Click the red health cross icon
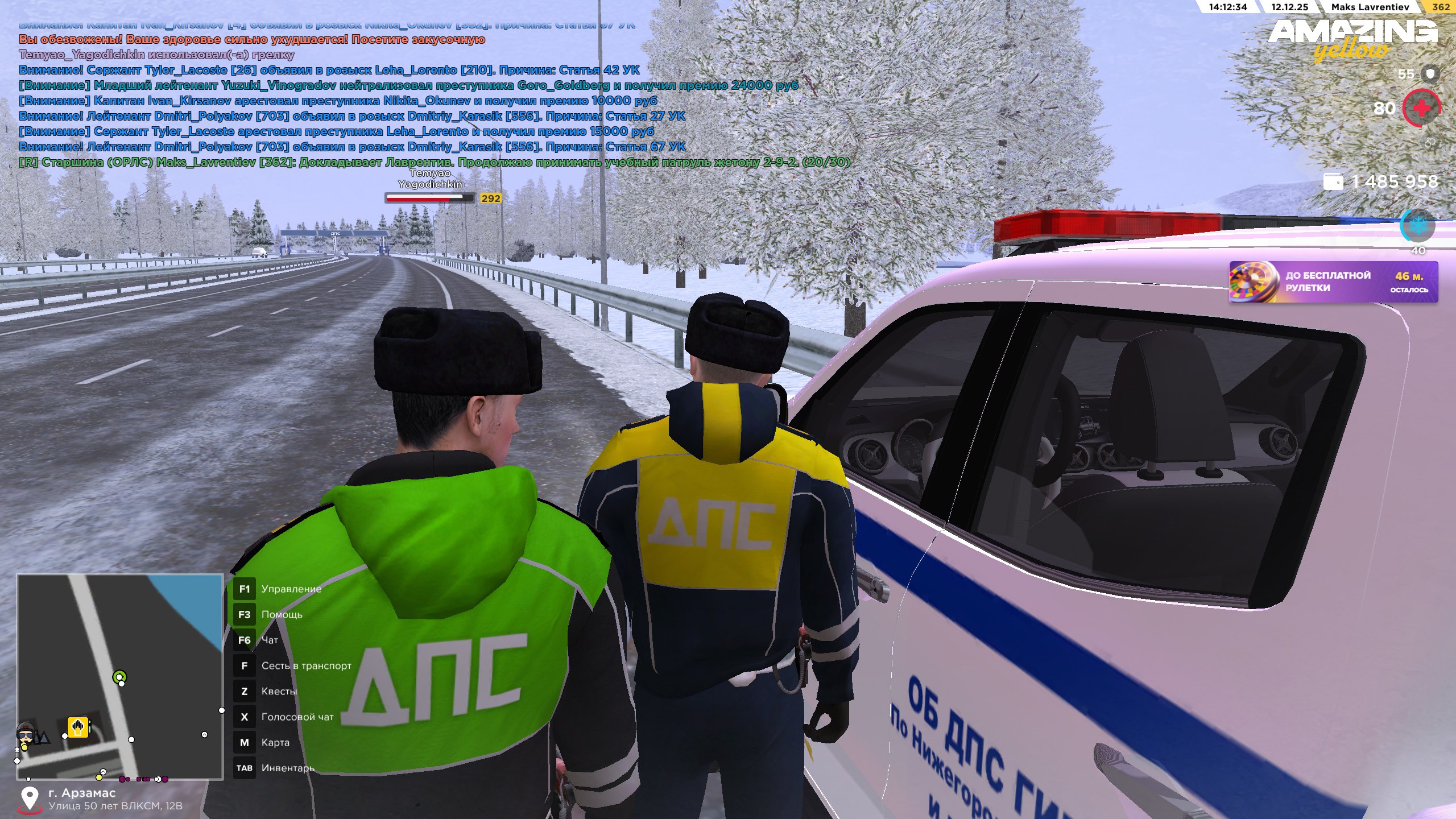The width and height of the screenshot is (1456, 819). coord(1421,108)
